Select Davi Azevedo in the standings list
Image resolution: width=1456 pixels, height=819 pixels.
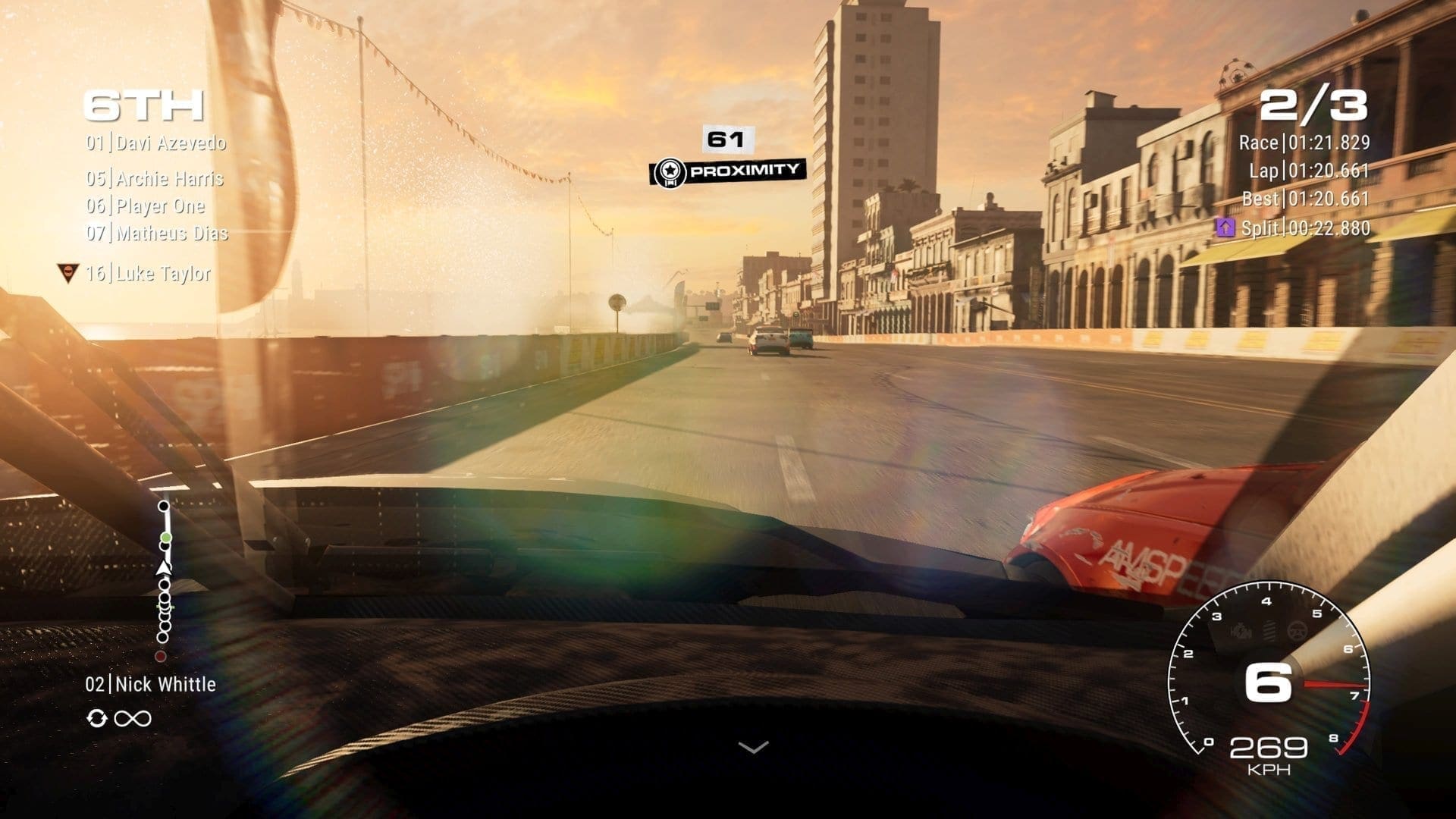[156, 143]
